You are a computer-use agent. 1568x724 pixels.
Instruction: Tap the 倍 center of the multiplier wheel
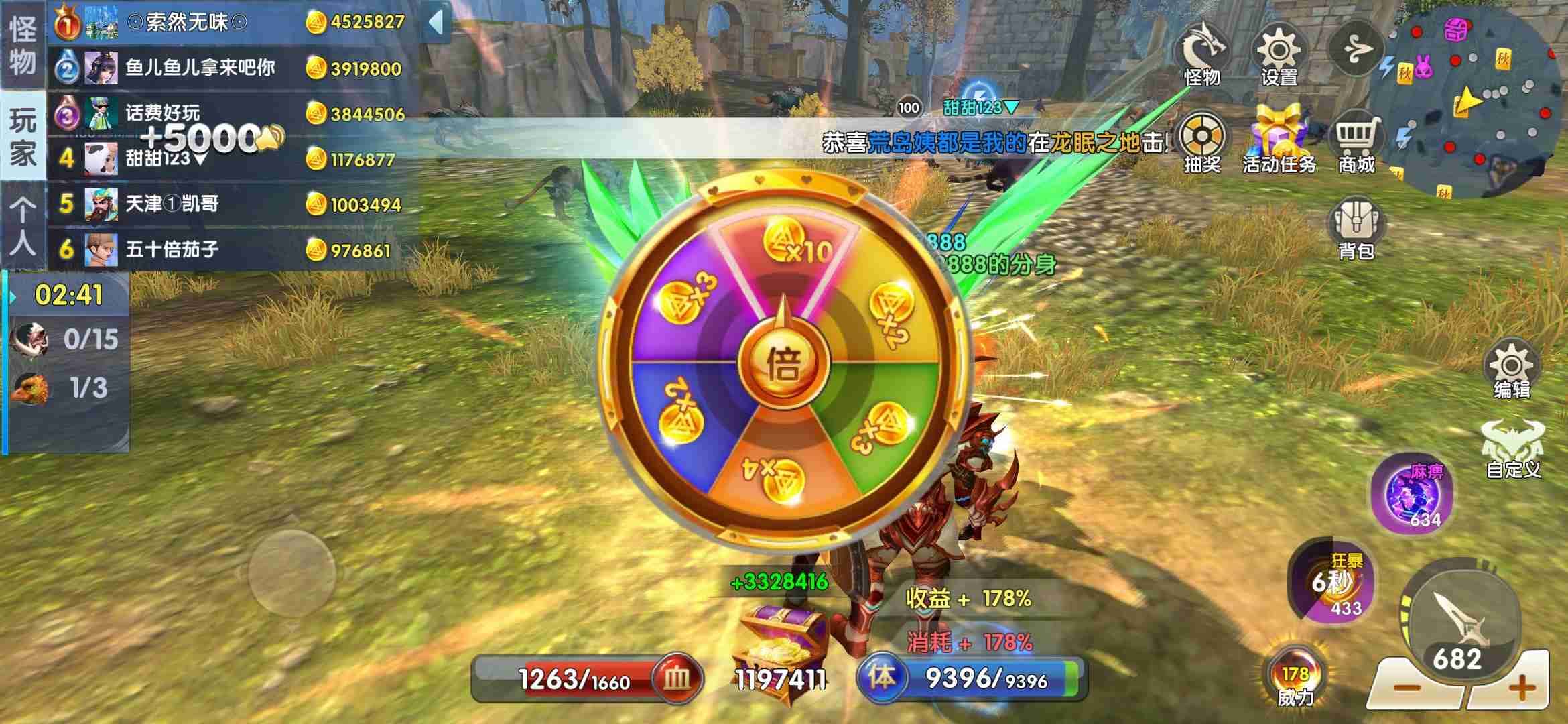click(x=783, y=365)
